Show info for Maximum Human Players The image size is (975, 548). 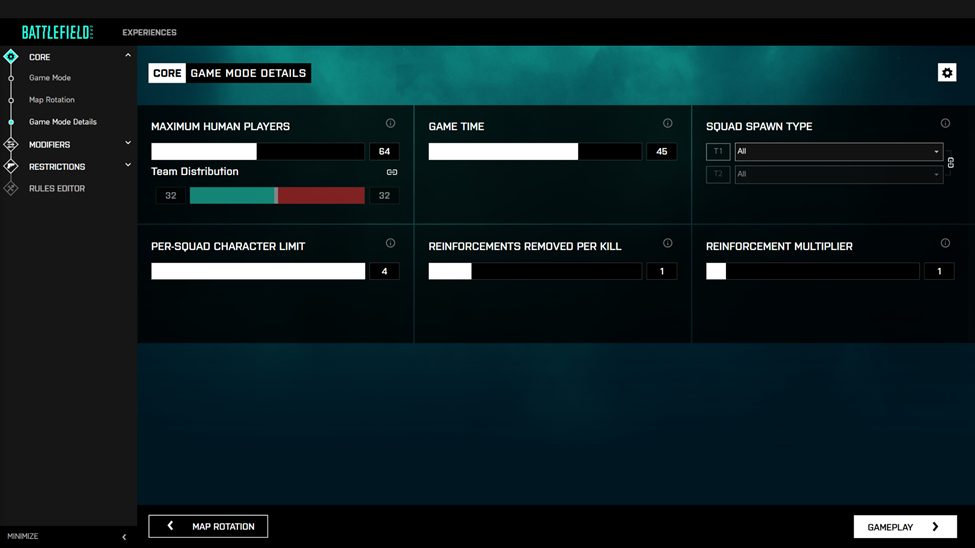click(390, 124)
